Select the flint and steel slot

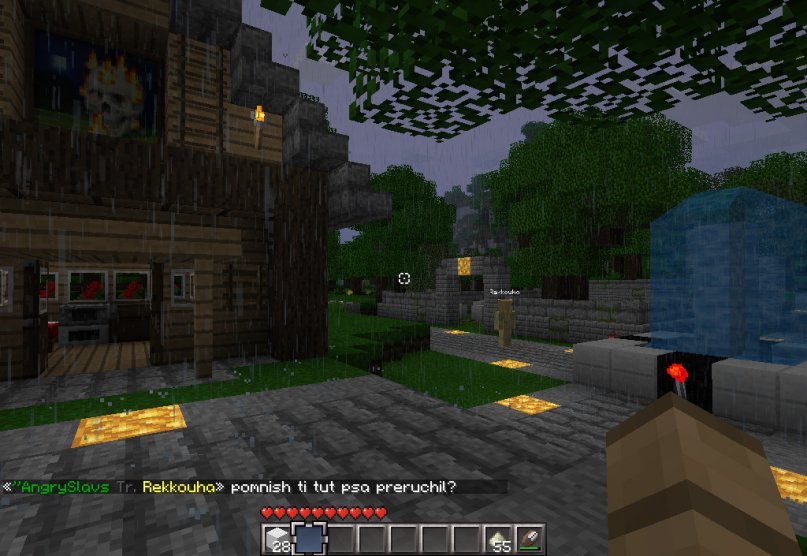pyautogui.click(x=530, y=538)
